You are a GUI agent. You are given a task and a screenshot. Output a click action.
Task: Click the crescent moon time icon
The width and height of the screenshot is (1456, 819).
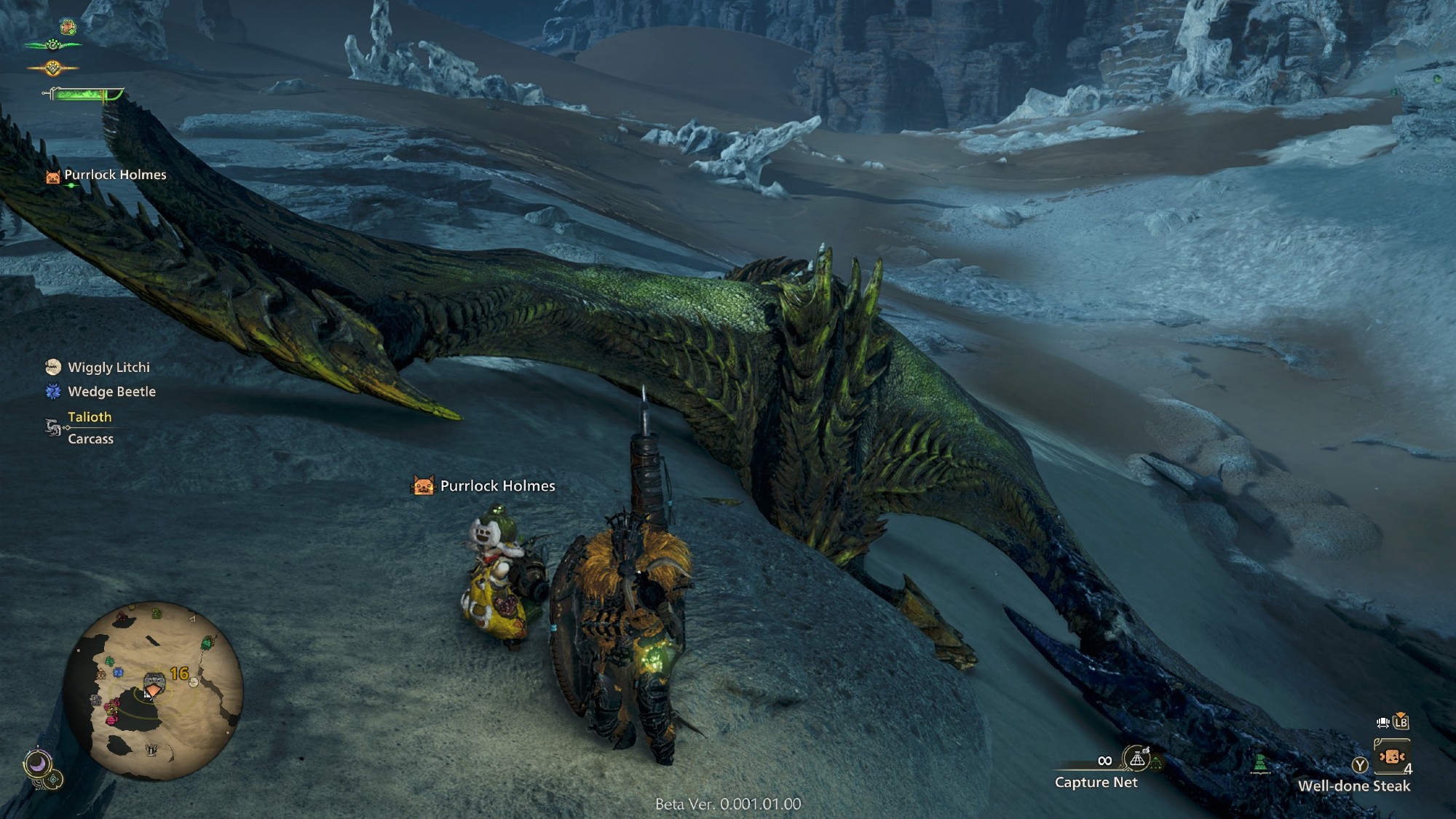[36, 764]
